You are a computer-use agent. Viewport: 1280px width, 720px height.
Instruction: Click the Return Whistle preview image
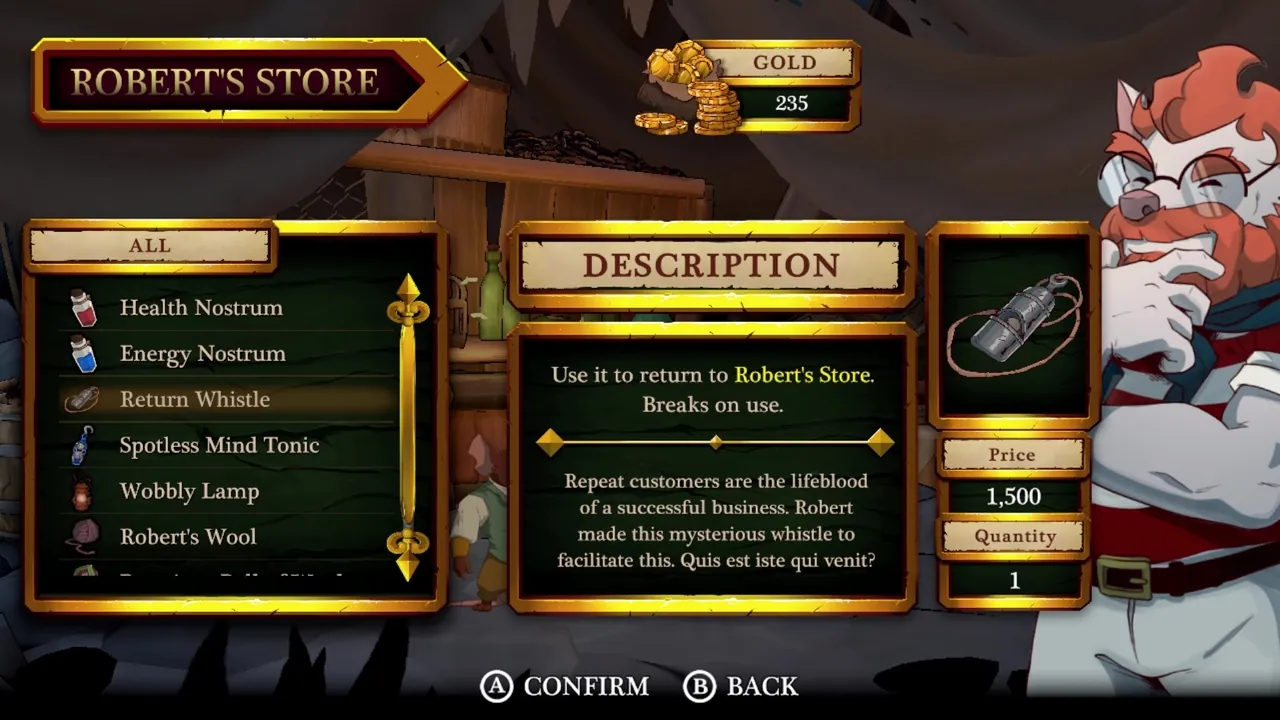point(1013,325)
